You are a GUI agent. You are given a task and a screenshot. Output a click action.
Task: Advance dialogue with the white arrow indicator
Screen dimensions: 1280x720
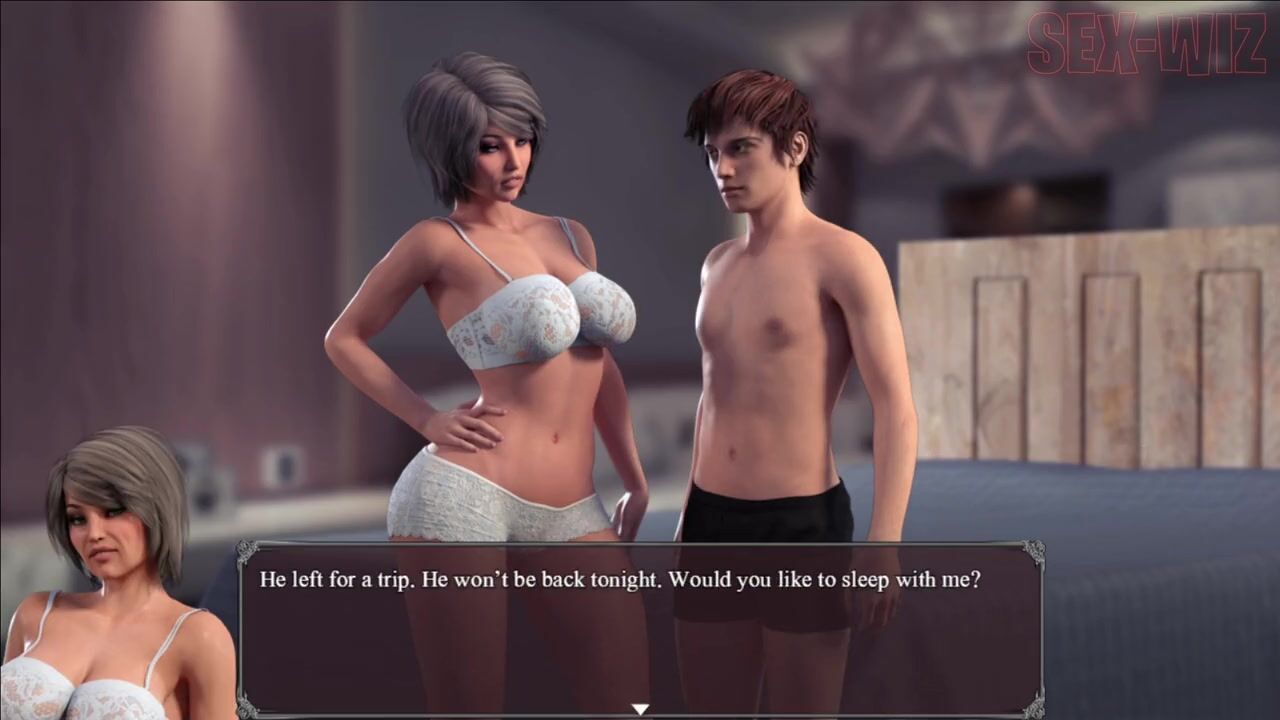click(640, 709)
